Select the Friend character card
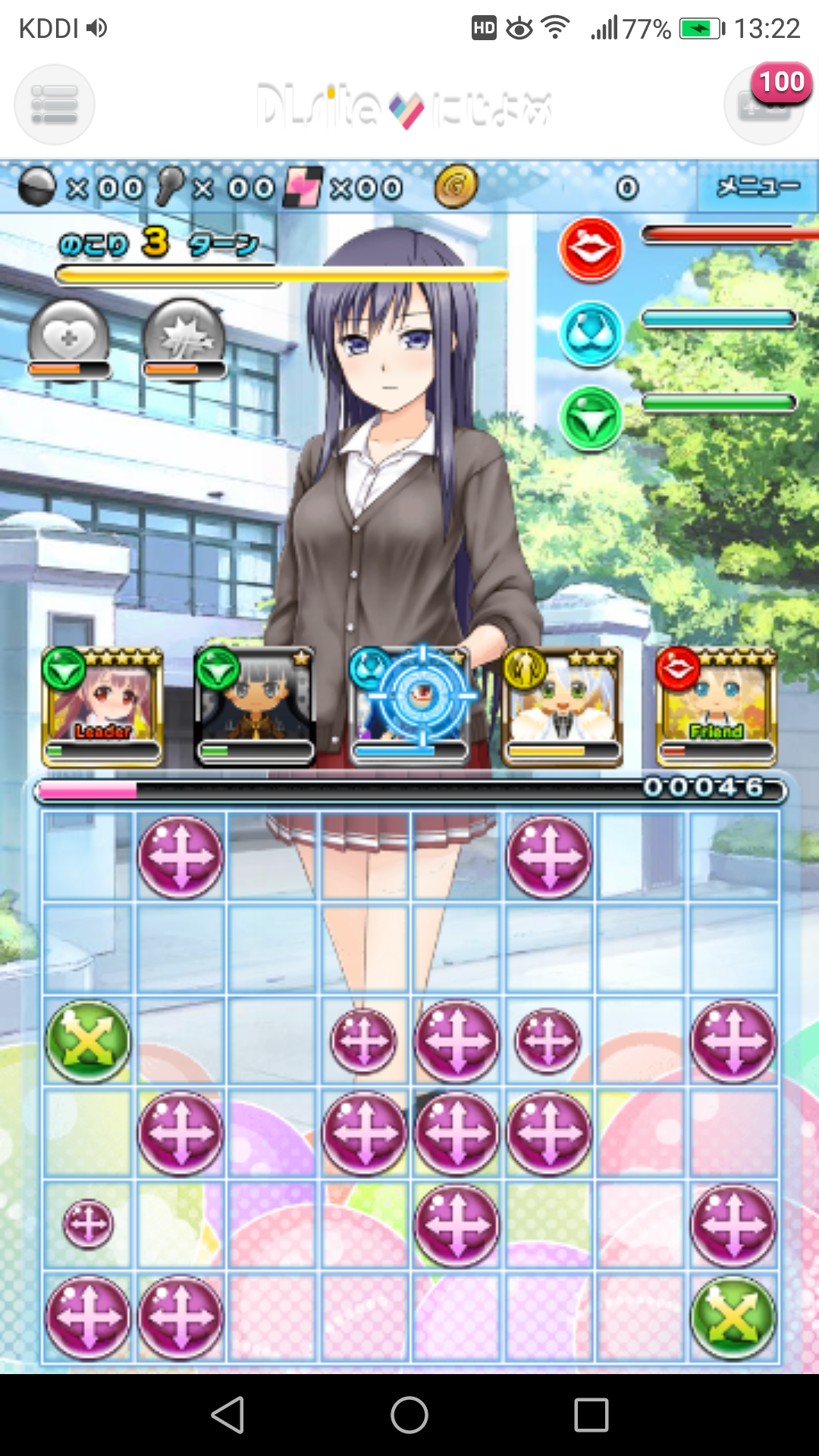 (716, 706)
